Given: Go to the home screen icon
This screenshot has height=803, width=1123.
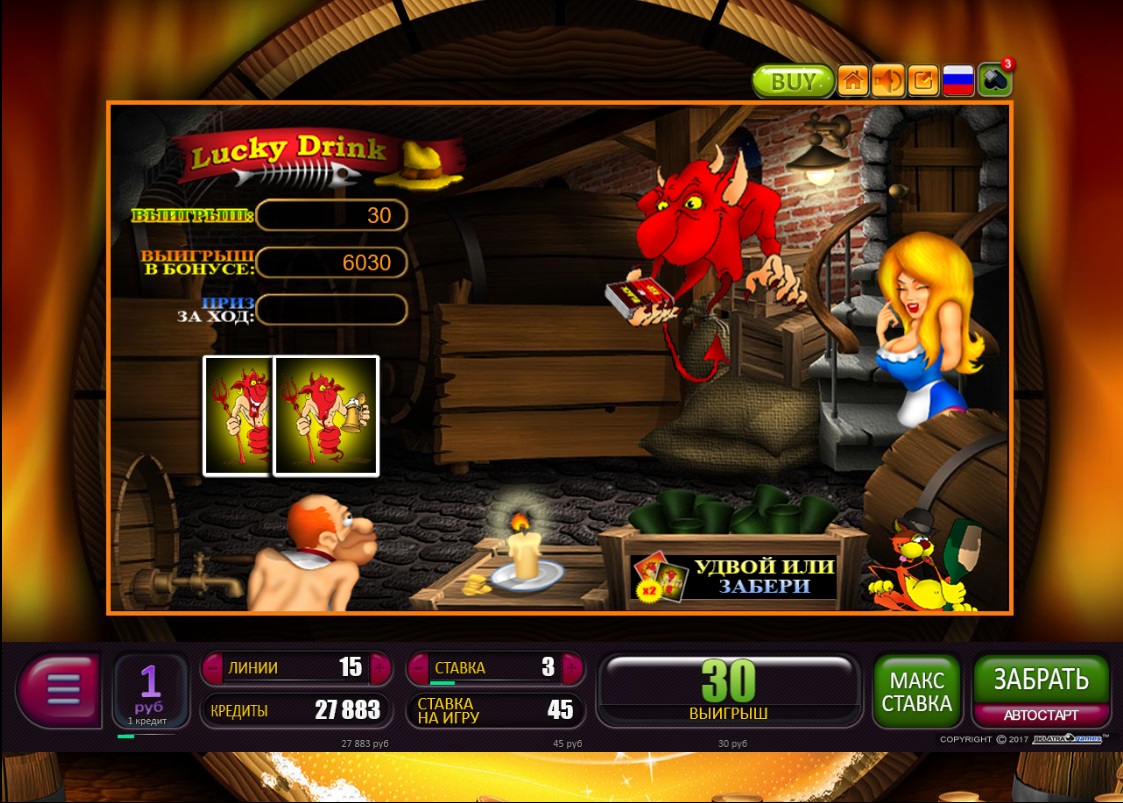Looking at the screenshot, I should (x=852, y=81).
